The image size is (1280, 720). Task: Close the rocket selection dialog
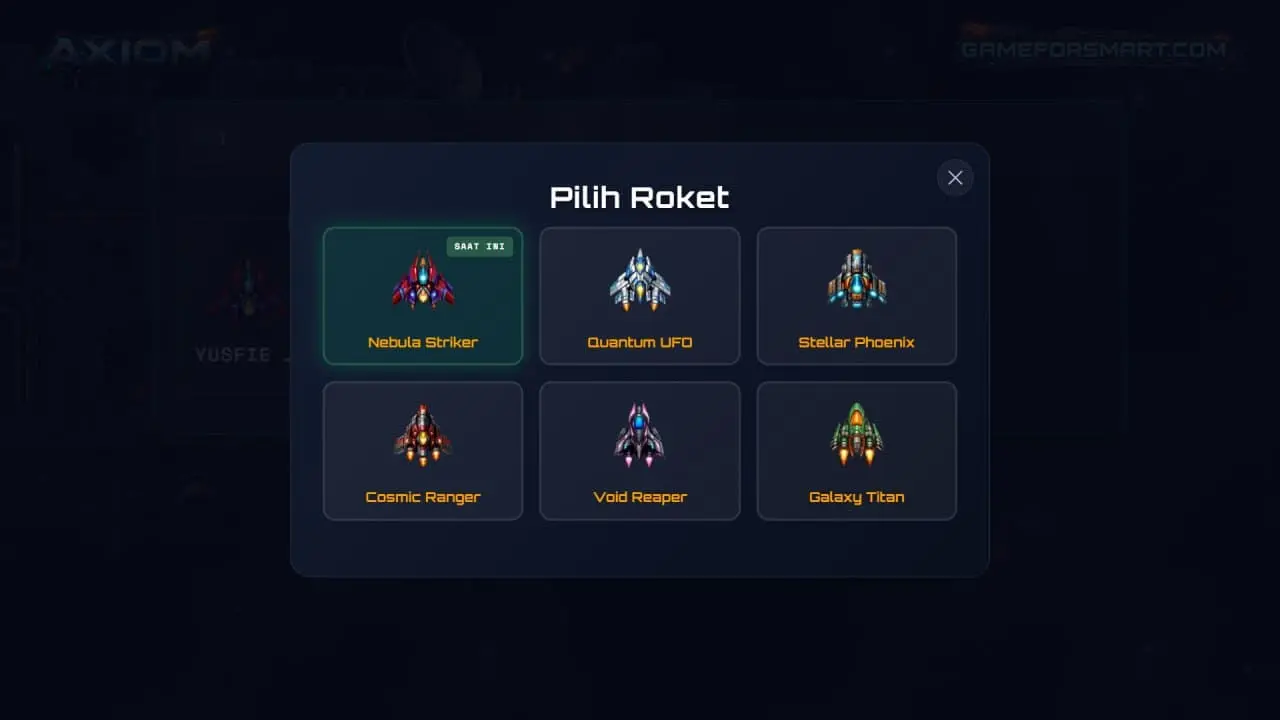click(954, 177)
